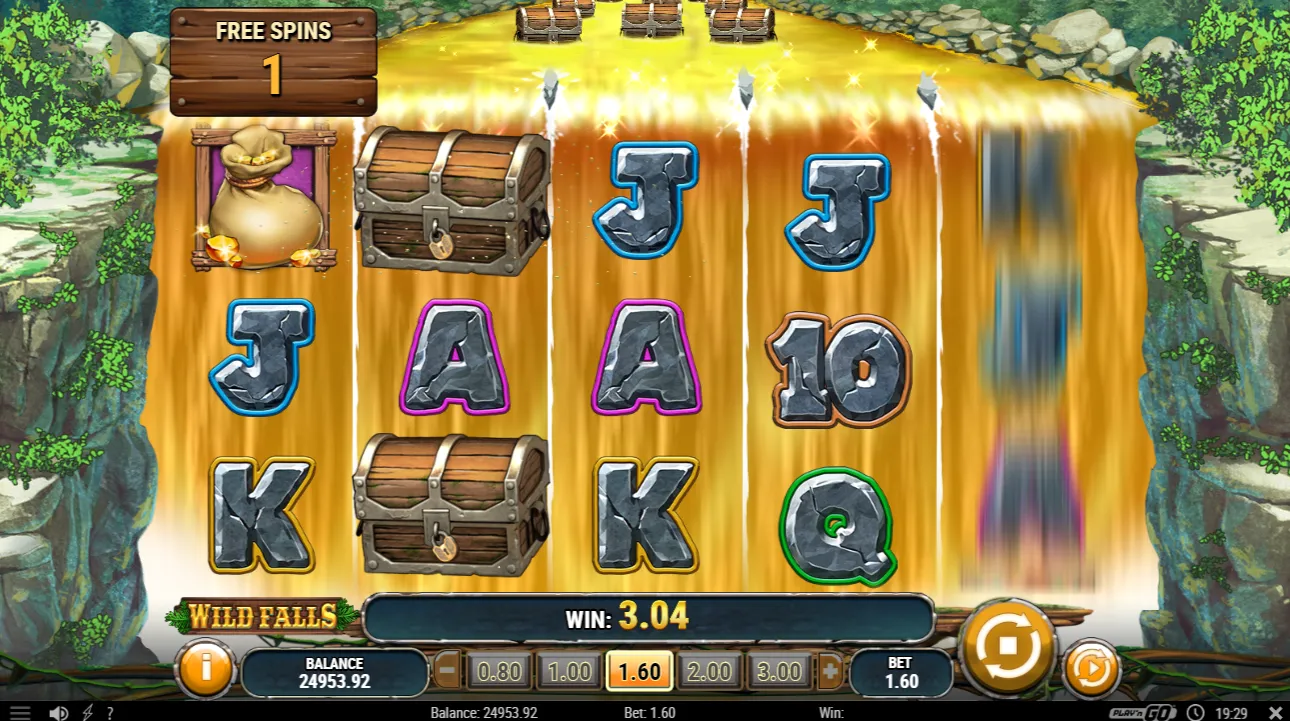
Task: Click the Free Spins counter sign
Action: click(272, 60)
